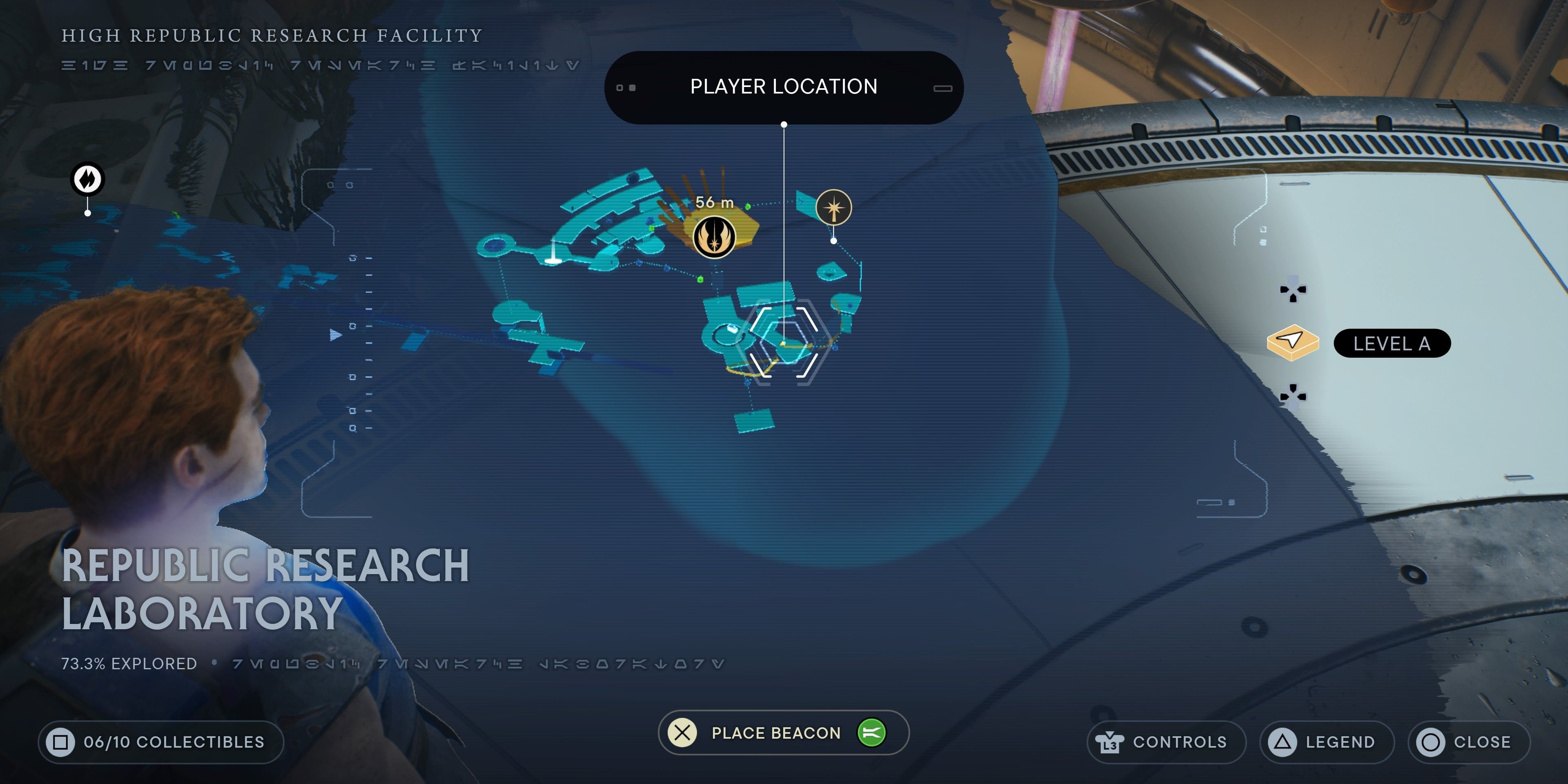View the 06/10 Collectibles list
Viewport: 1568px width, 784px height.
point(161,742)
